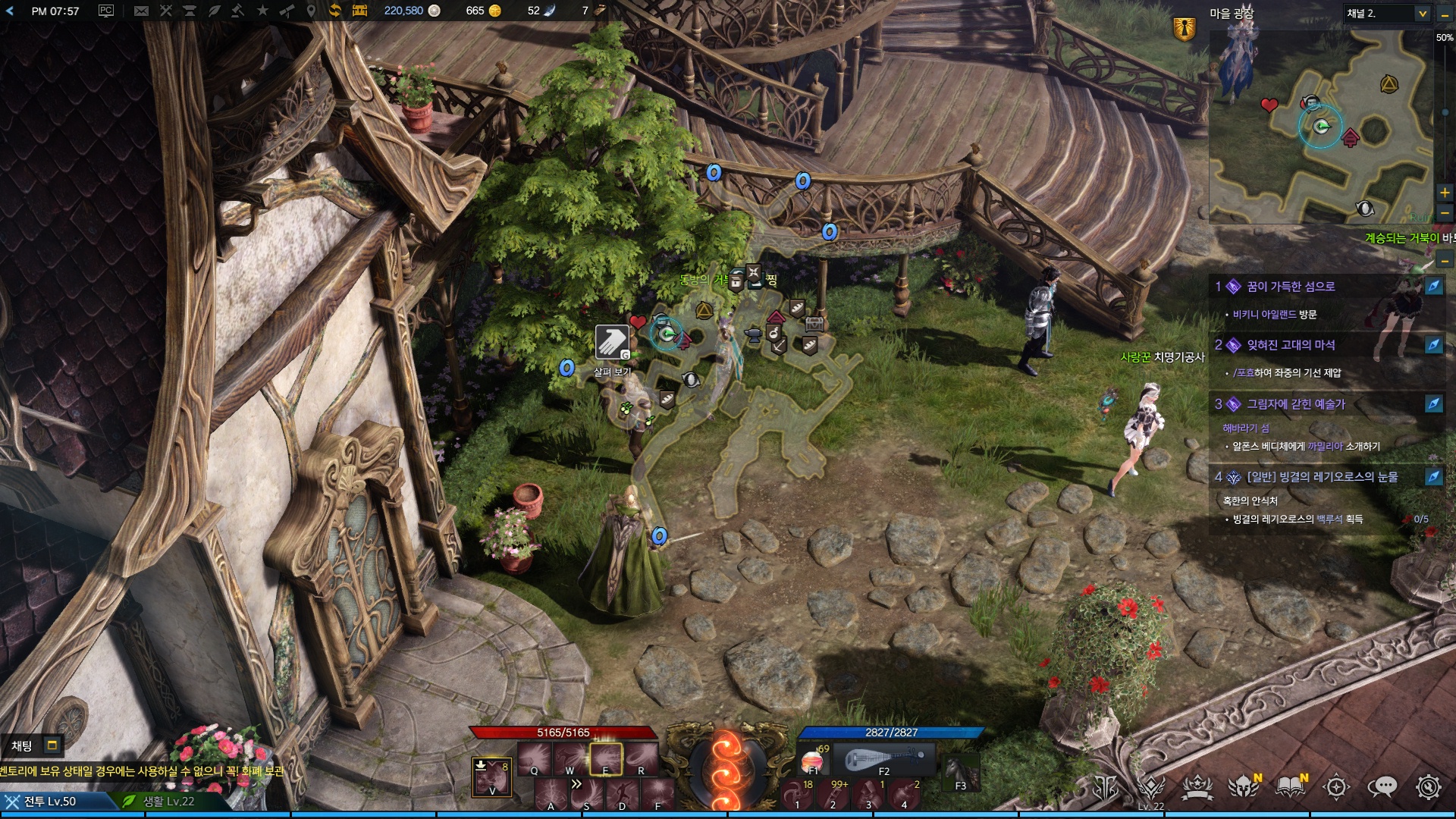Activate the E skill with gold border
The width and height of the screenshot is (1456, 819).
tap(606, 758)
